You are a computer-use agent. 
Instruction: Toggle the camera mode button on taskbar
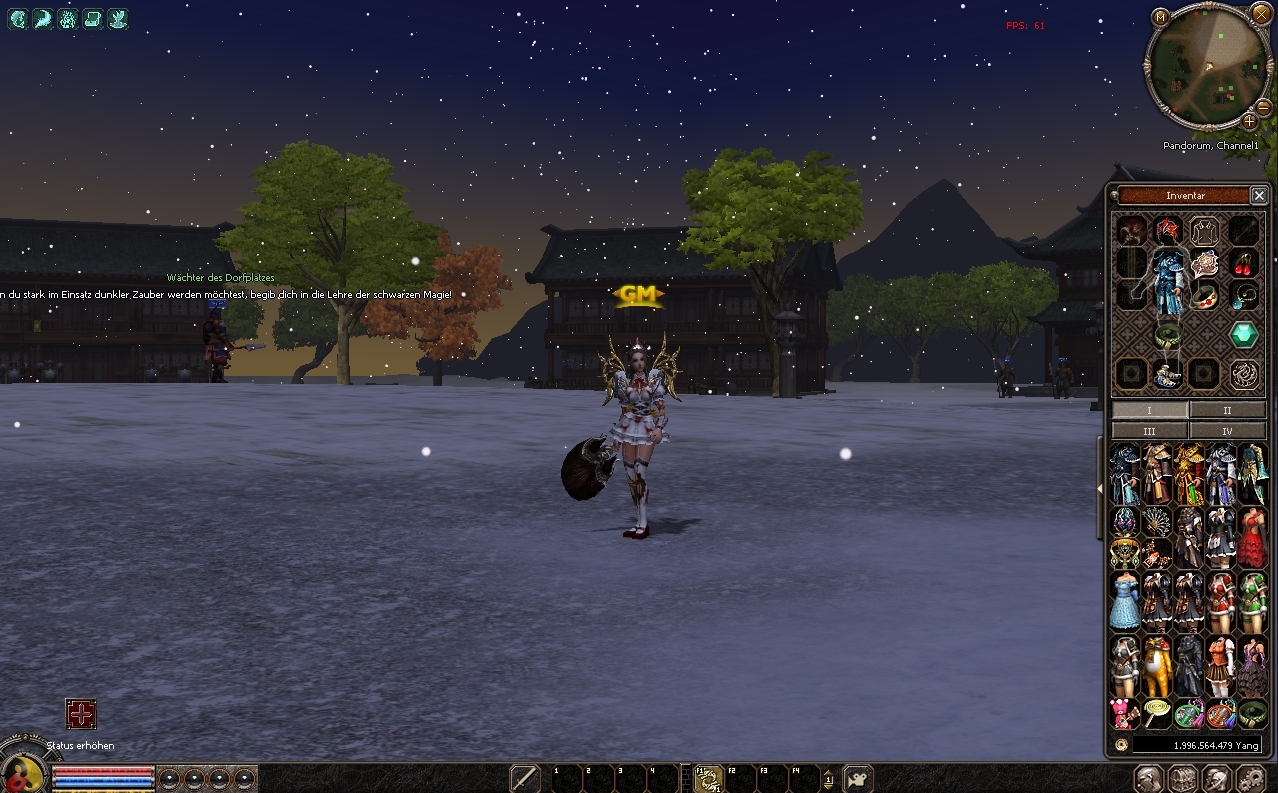858,778
